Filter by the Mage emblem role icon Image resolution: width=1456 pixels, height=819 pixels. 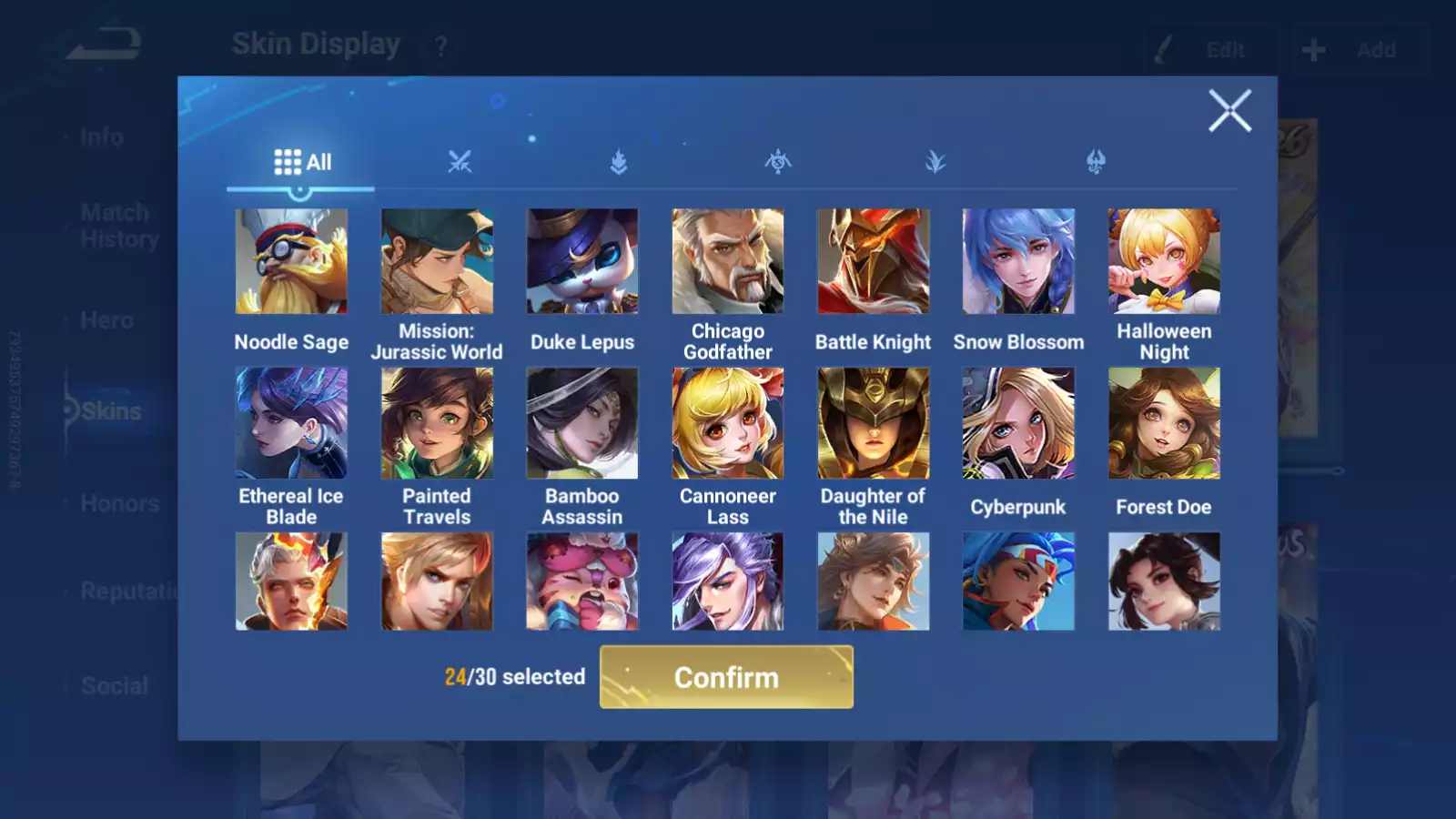[778, 162]
